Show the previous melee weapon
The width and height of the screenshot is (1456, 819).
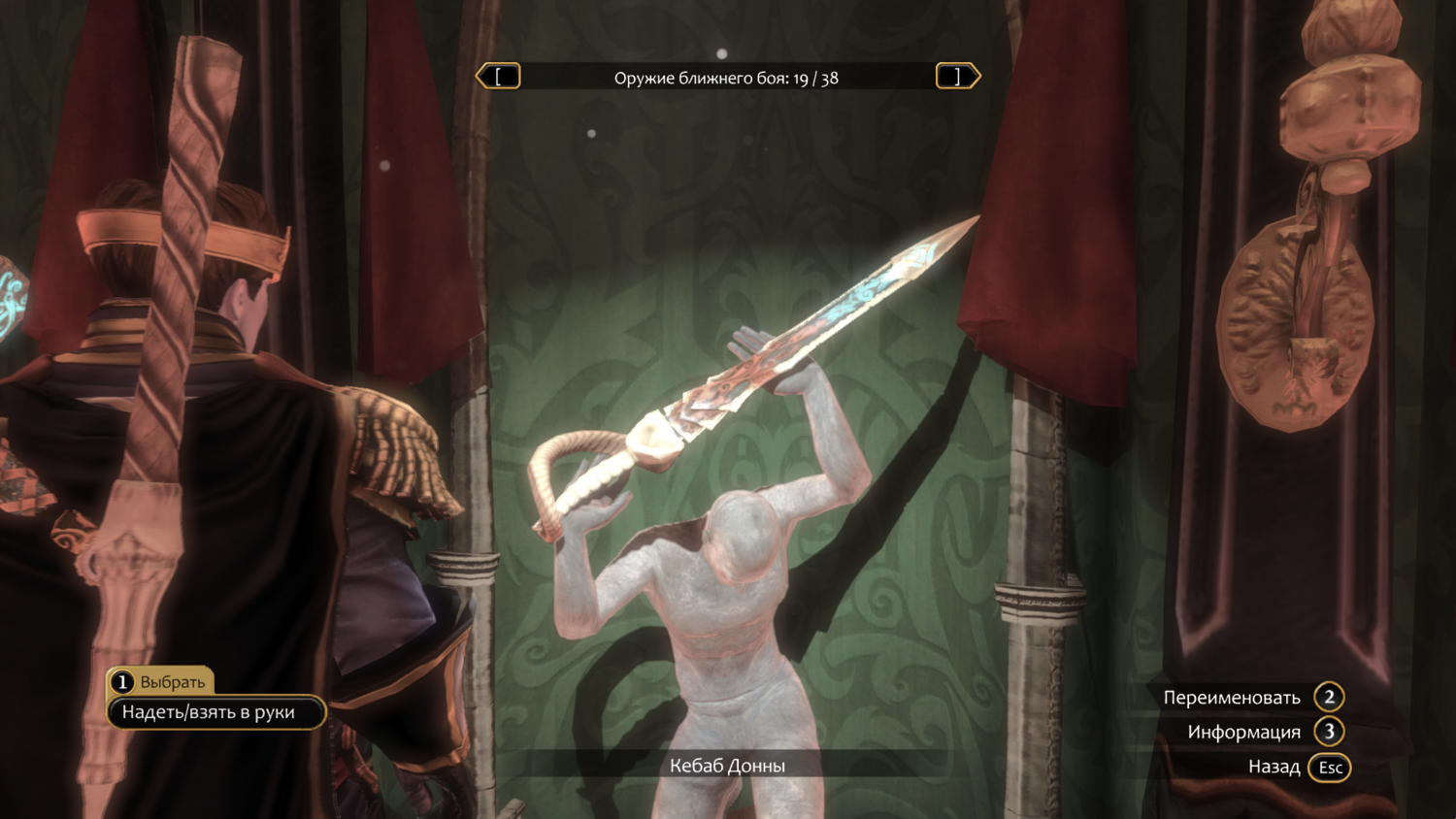499,77
